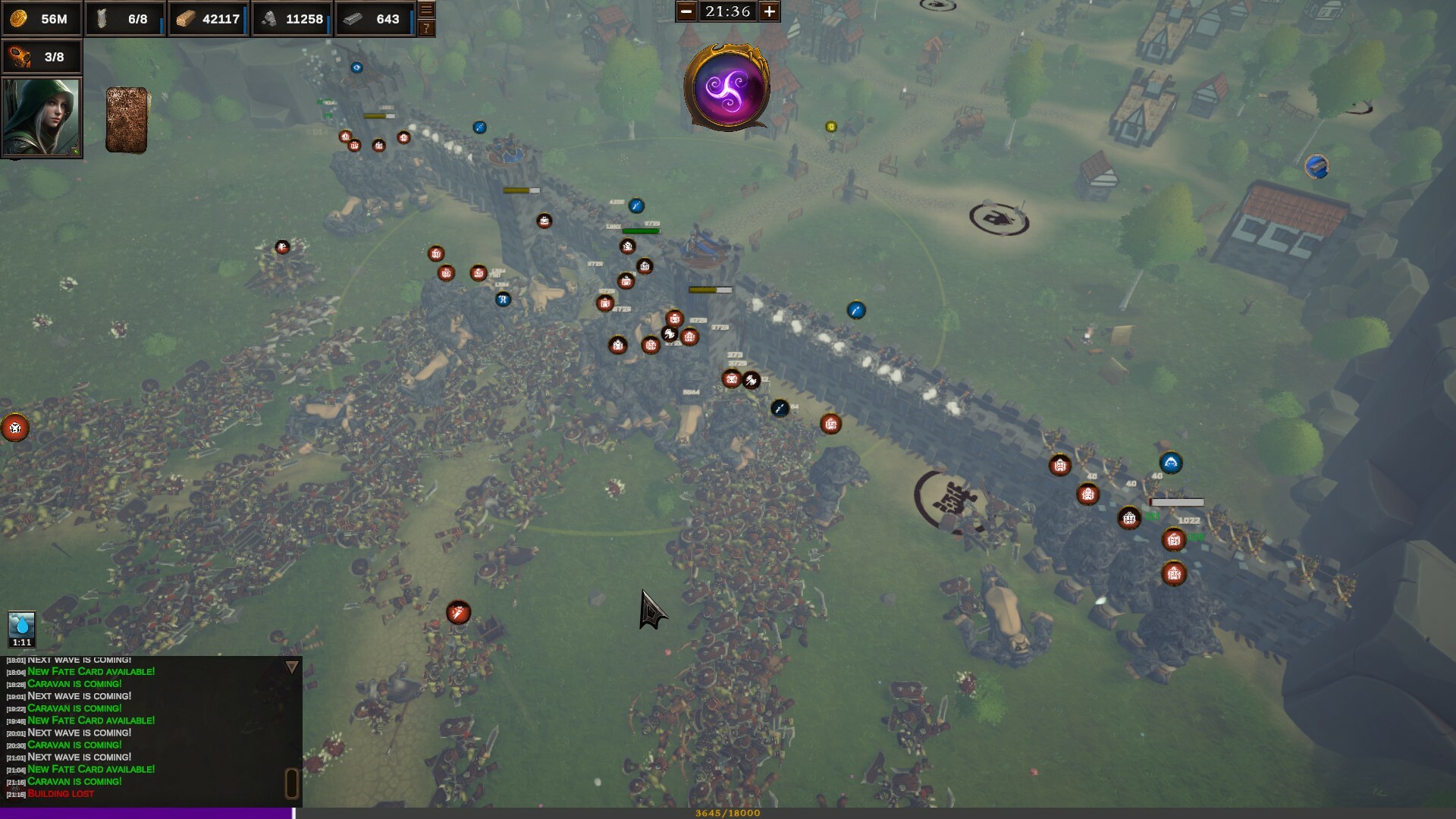
Task: Select the hero portrait
Action: tap(42, 116)
